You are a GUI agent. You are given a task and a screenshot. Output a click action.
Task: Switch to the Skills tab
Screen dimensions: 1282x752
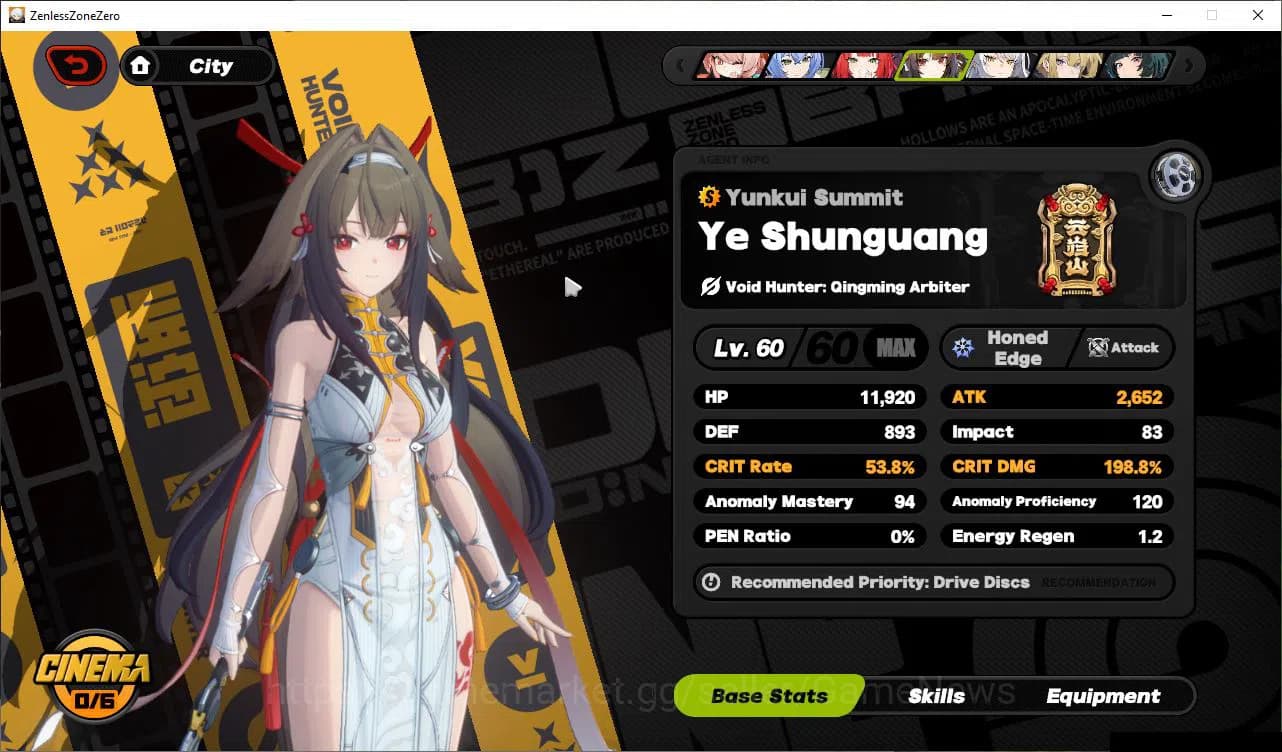coord(937,696)
